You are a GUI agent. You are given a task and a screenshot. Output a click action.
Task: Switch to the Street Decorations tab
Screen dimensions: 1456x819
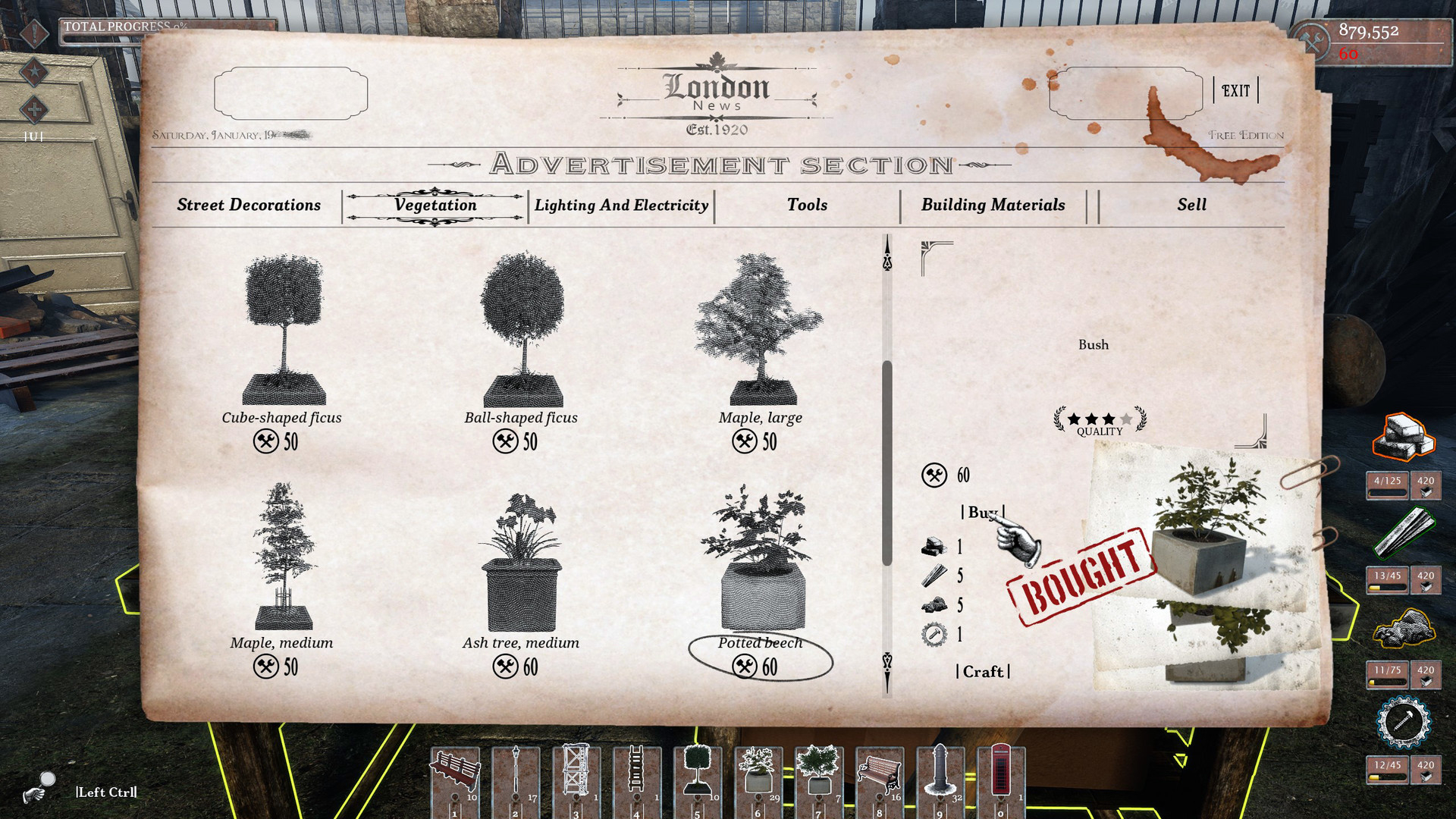click(248, 205)
